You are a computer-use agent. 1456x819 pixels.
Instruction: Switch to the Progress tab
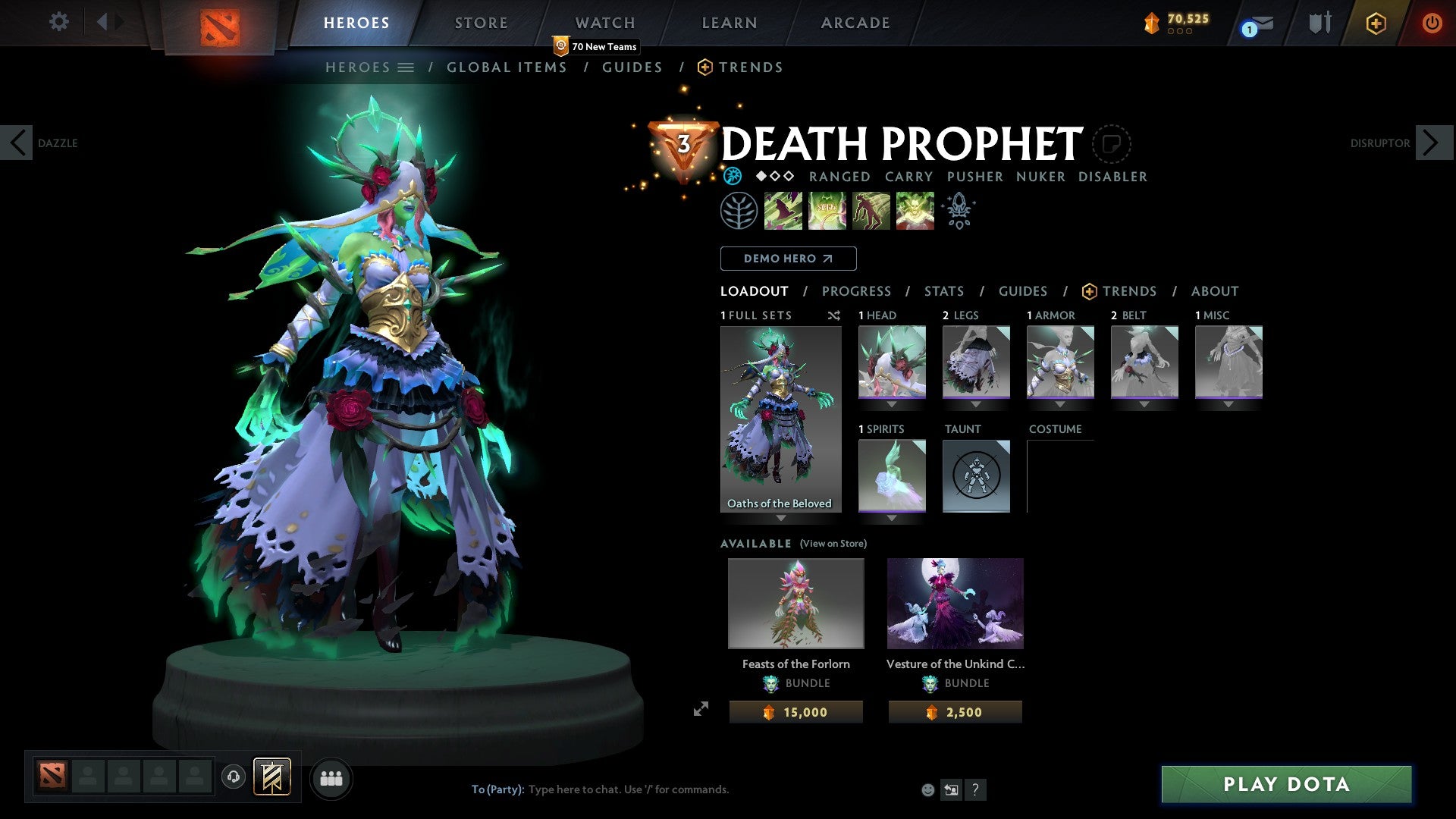[x=857, y=291]
